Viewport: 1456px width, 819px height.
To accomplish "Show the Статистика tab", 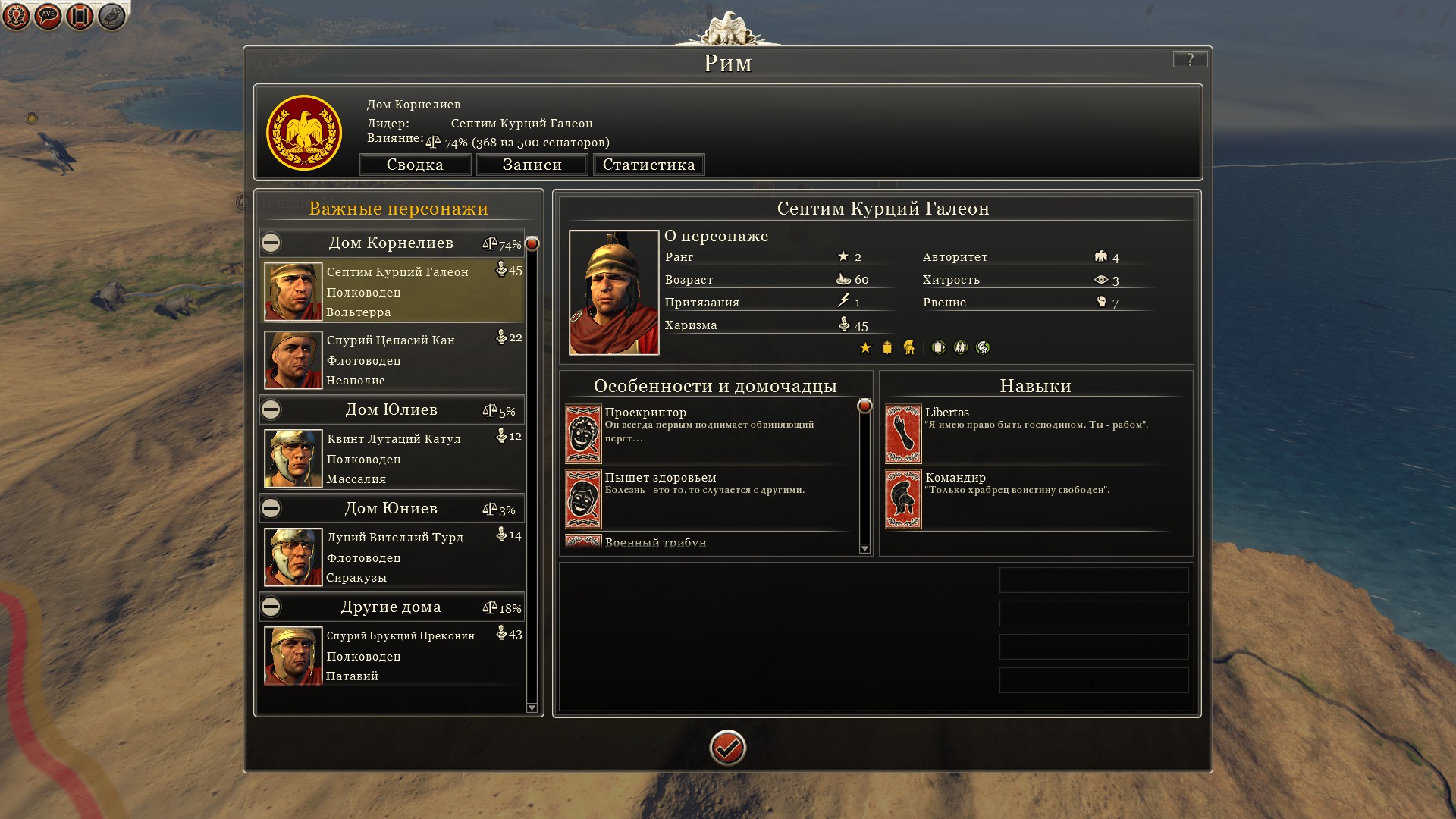I will (648, 165).
